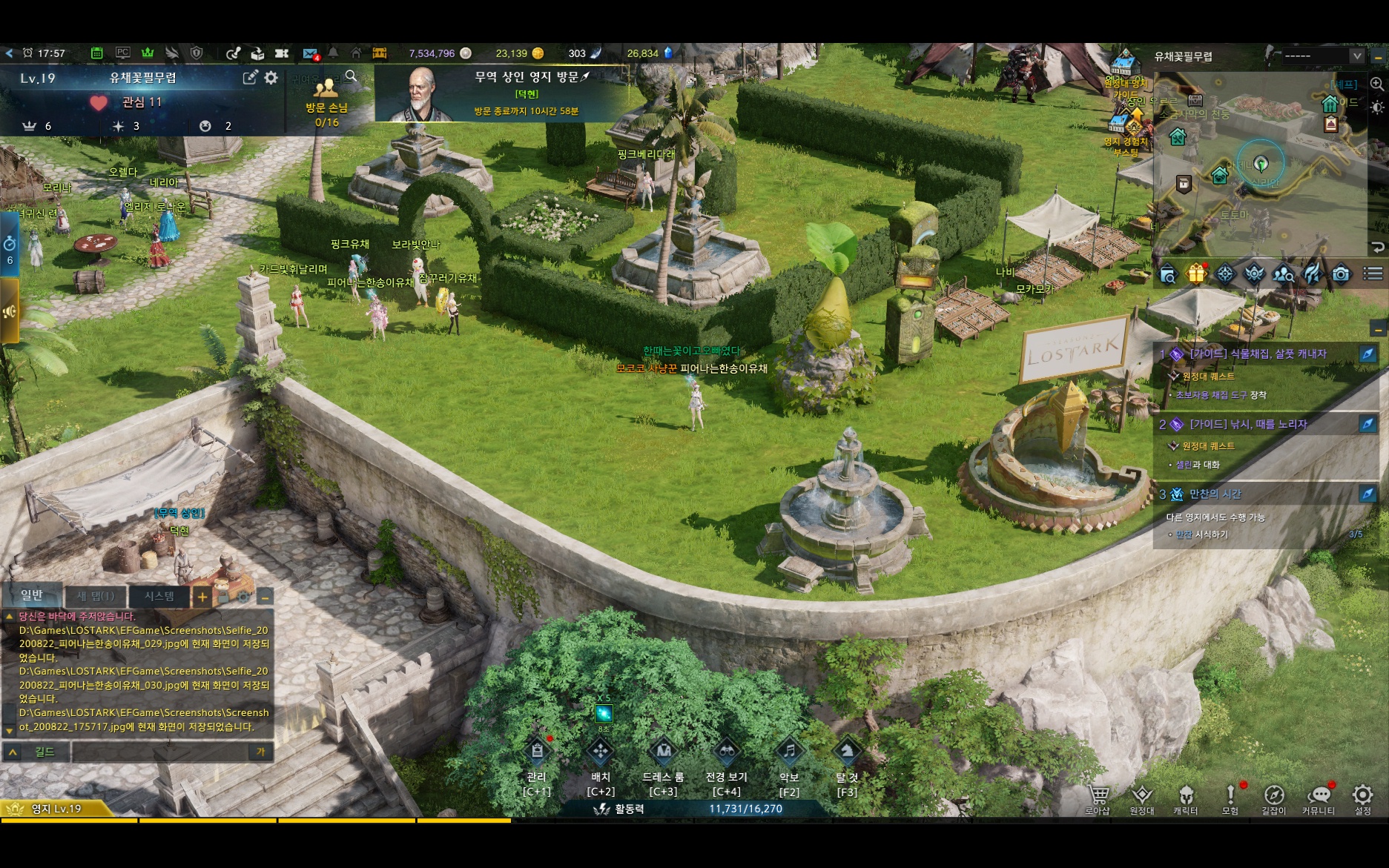Open the 설정 gear menu in the bottom bar
The height and width of the screenshot is (868, 1389).
pos(1362,795)
